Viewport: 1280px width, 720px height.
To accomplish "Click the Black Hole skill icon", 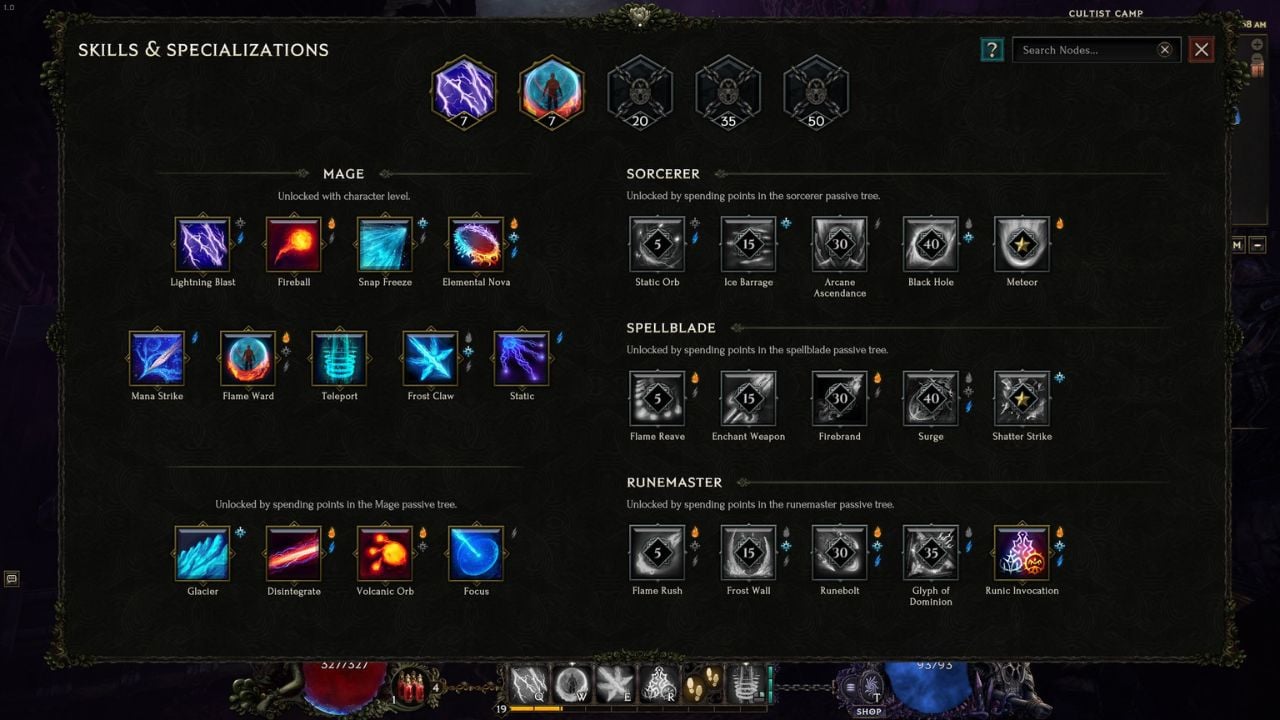I will pos(930,243).
